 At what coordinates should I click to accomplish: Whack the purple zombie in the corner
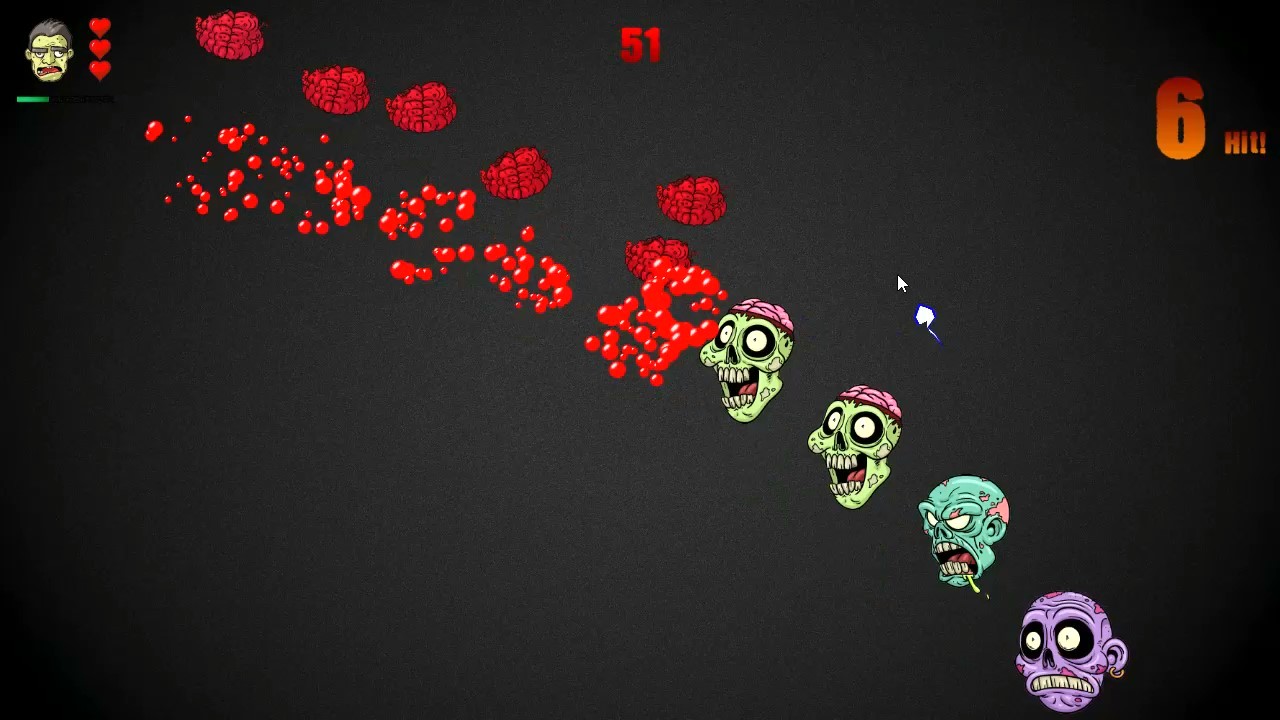1068,650
